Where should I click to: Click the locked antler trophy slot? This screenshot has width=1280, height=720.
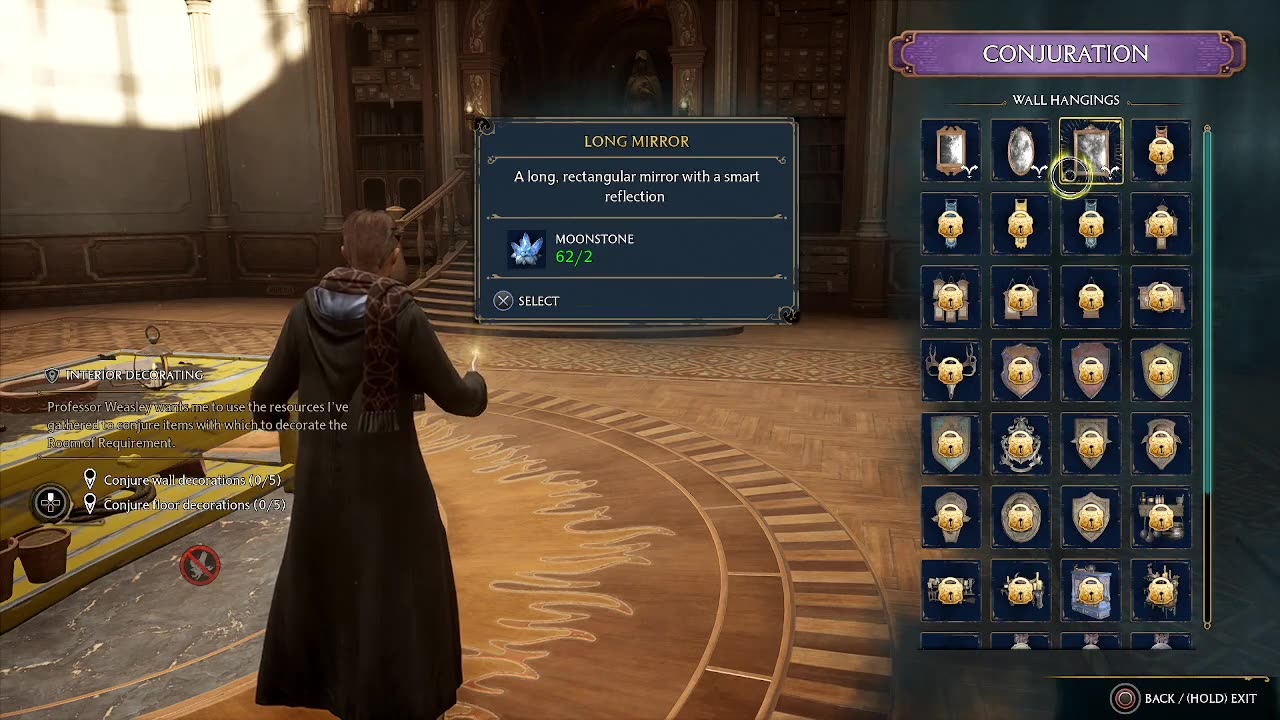950,371
